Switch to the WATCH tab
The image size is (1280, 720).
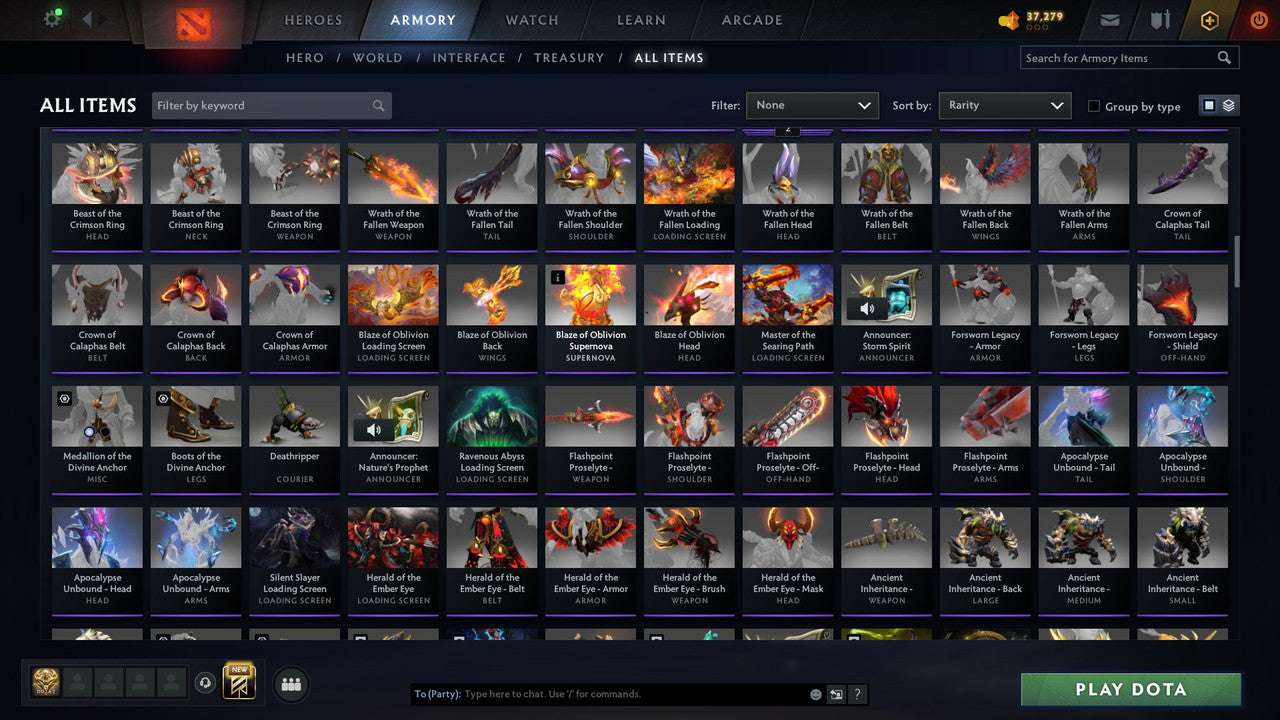click(x=531, y=19)
